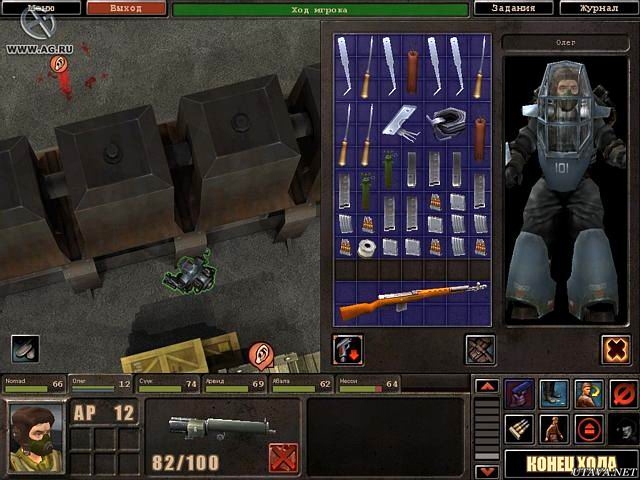
Task: Open the Задания (Tasks) panel
Action: [513, 8]
